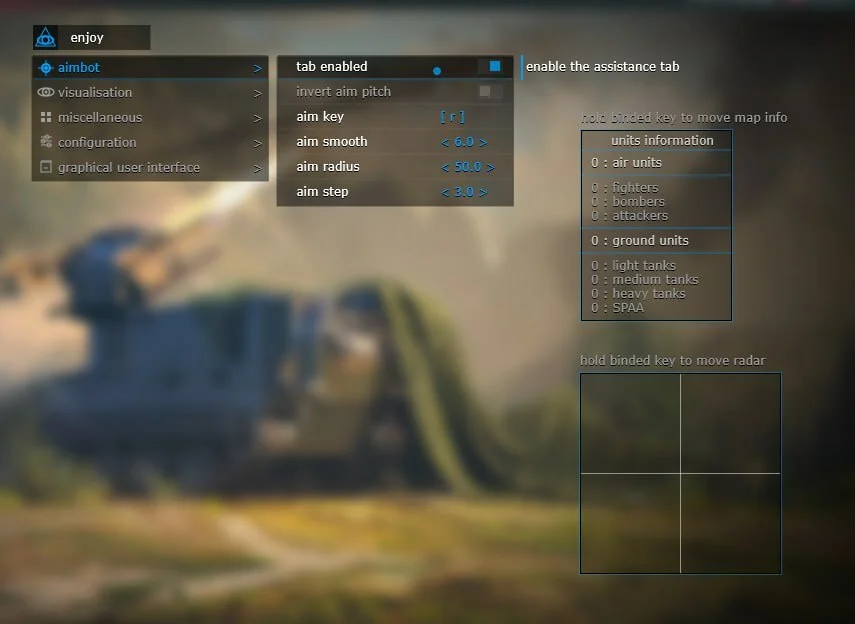
Task: Lower the aim radius using its left arrow
Action: pyautogui.click(x=445, y=167)
